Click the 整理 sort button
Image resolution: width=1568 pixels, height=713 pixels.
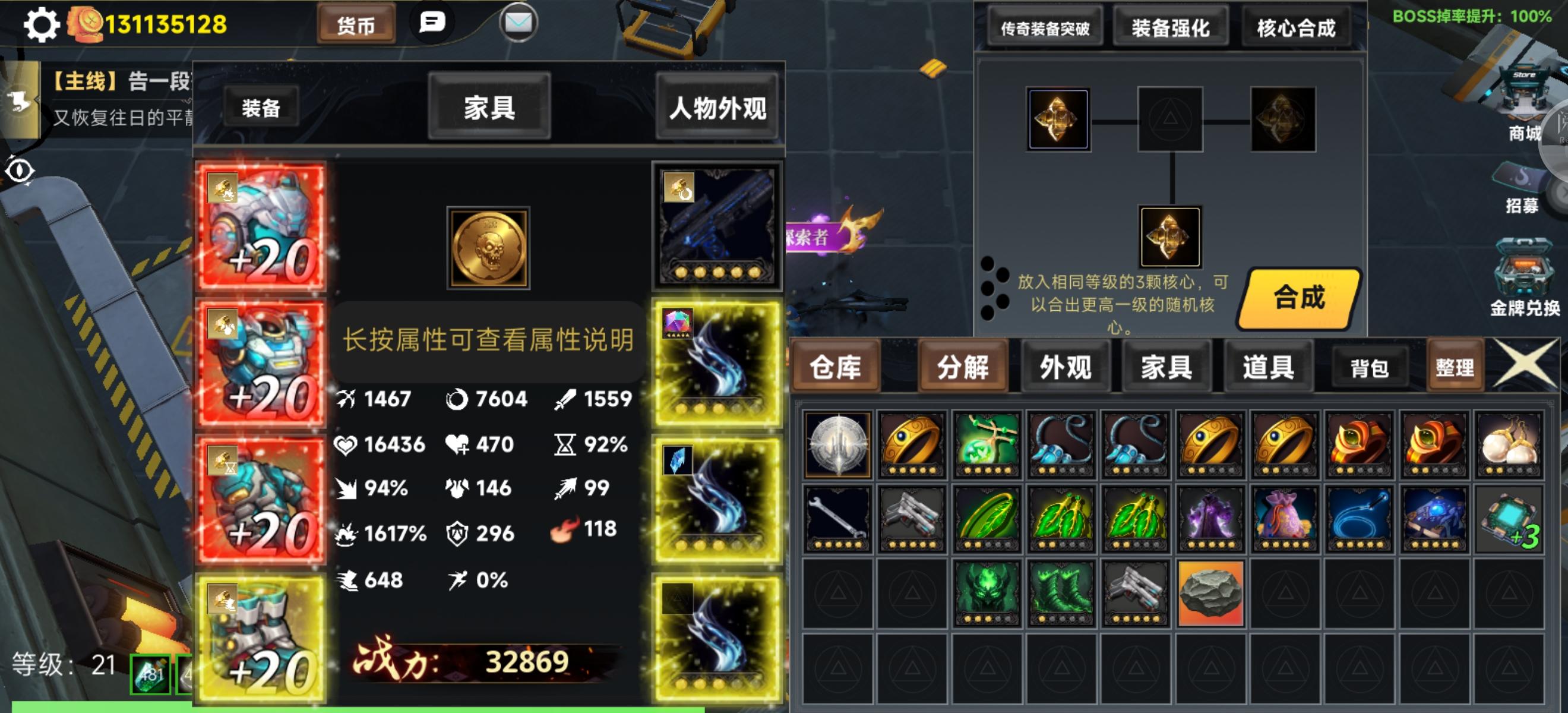[x=1456, y=367]
